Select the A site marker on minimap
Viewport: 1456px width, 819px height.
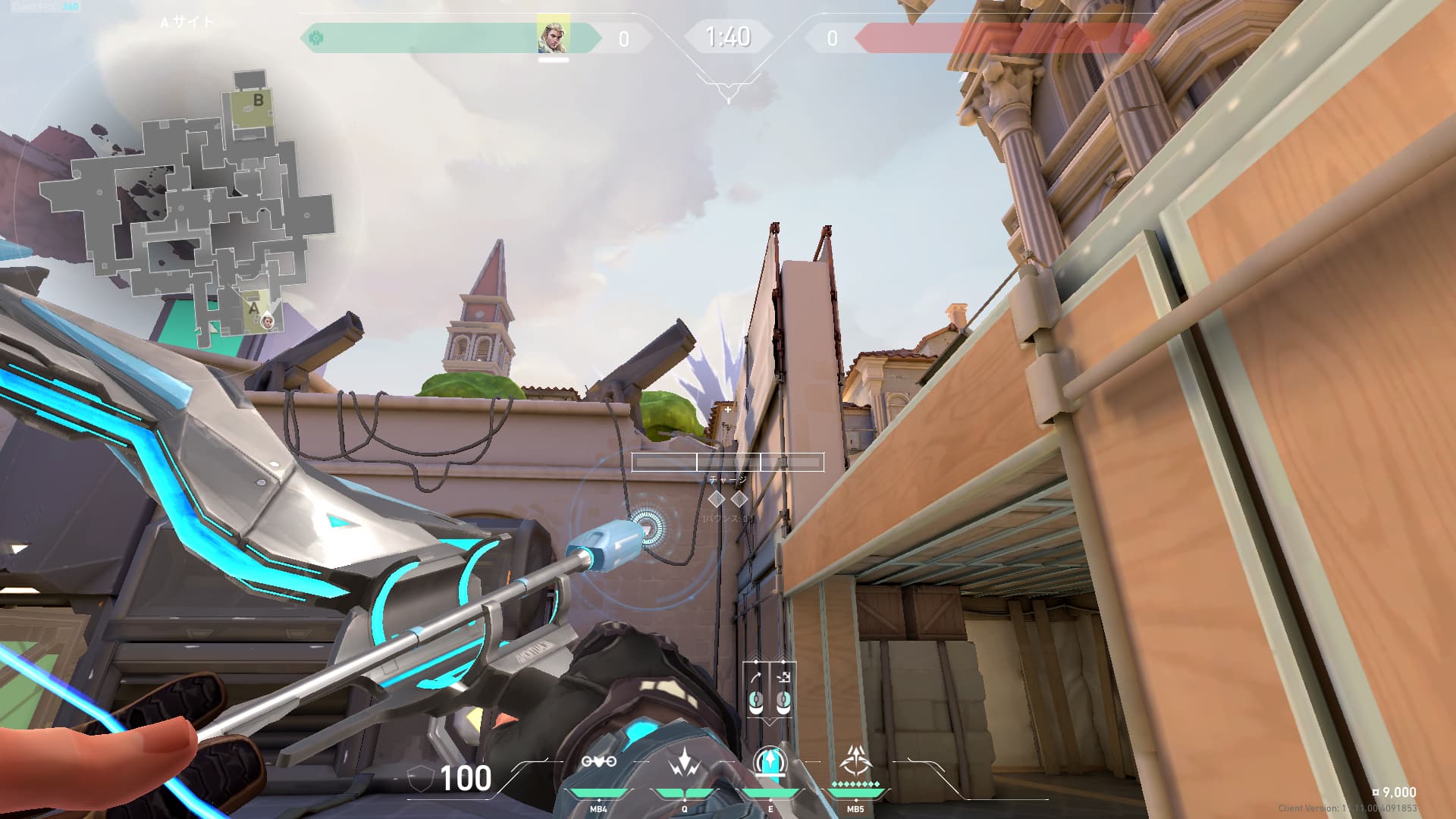[x=253, y=308]
